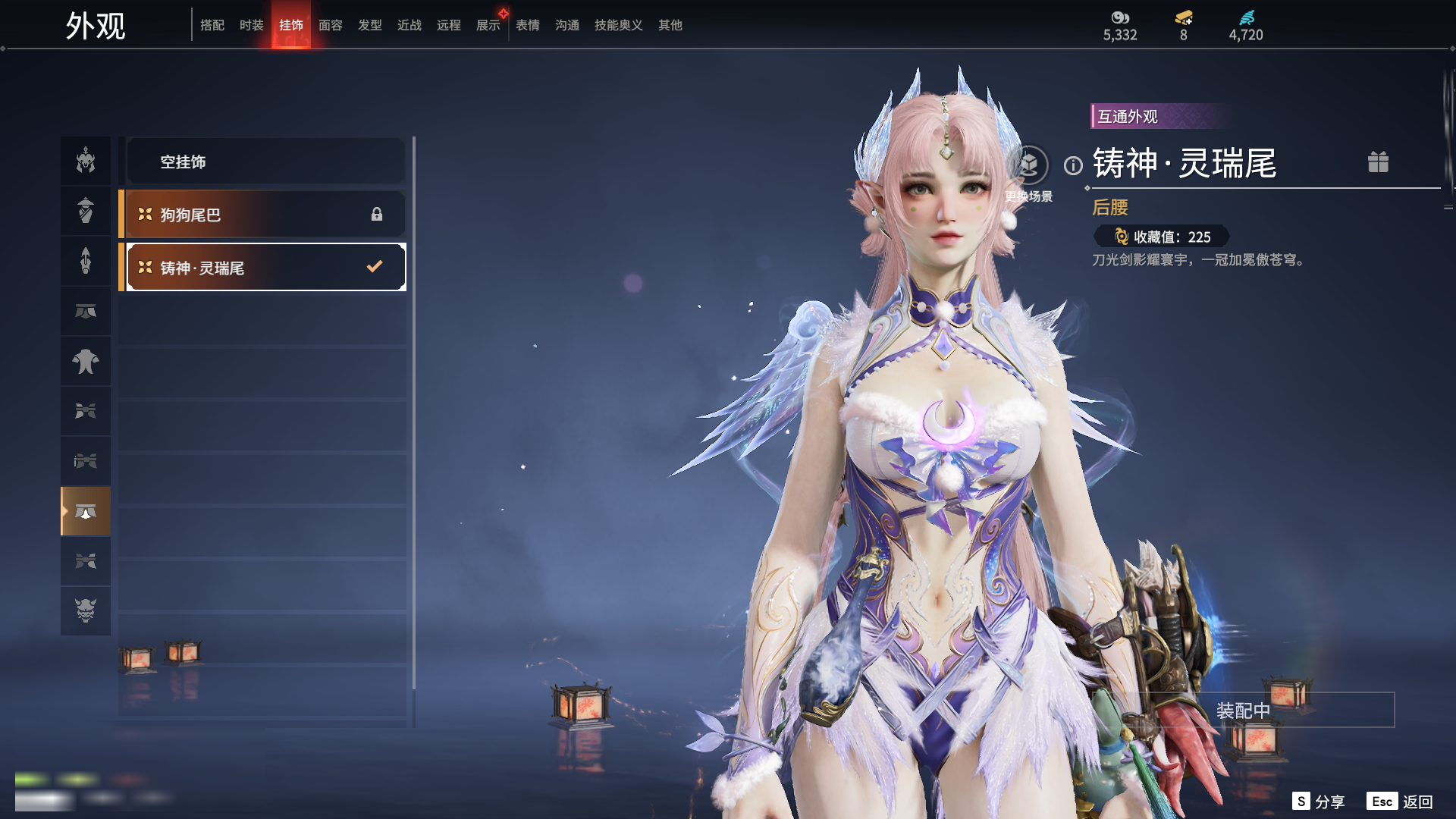Switch to the 表情 emote tab
This screenshot has width=1456, height=819.
pyautogui.click(x=527, y=25)
